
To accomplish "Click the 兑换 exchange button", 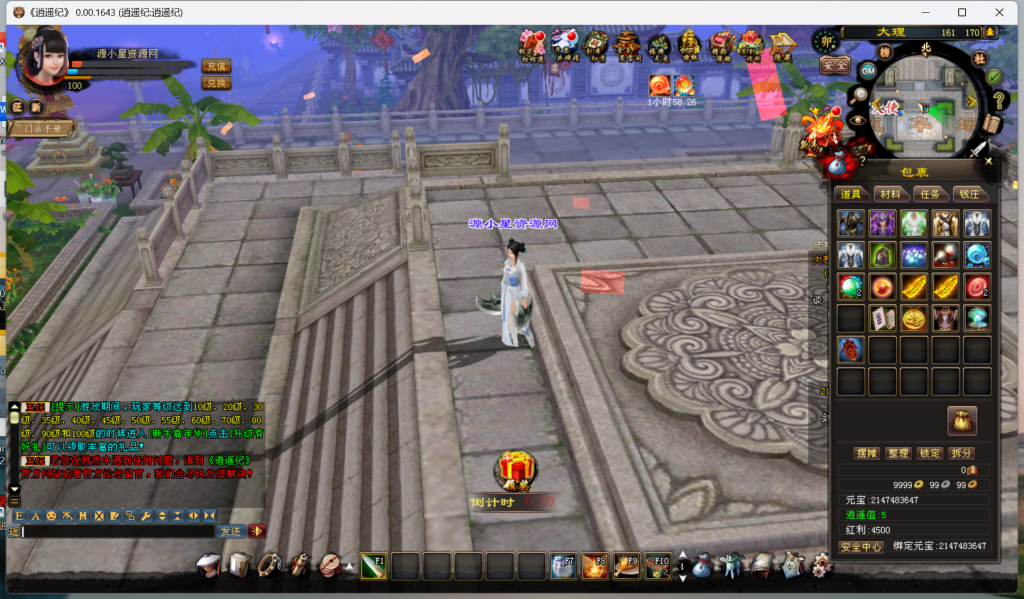I will [x=216, y=82].
